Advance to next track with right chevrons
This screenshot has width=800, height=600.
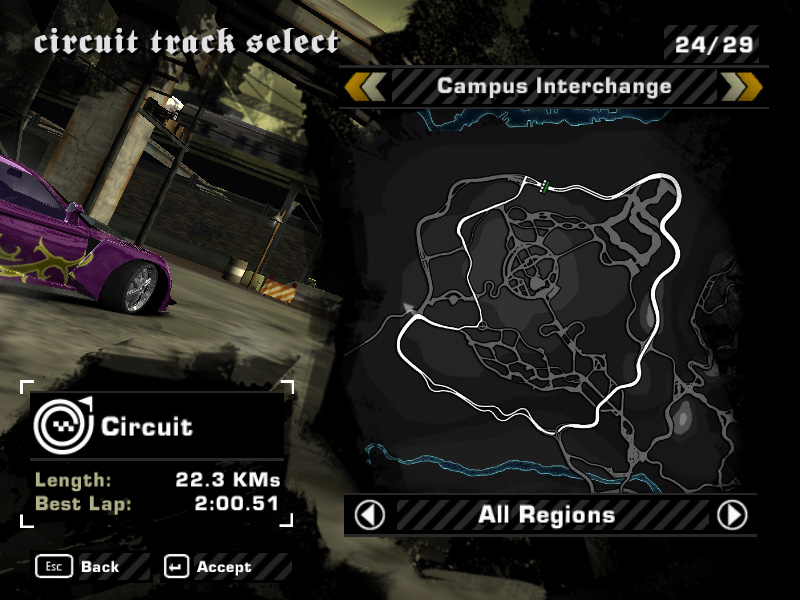(x=741, y=87)
